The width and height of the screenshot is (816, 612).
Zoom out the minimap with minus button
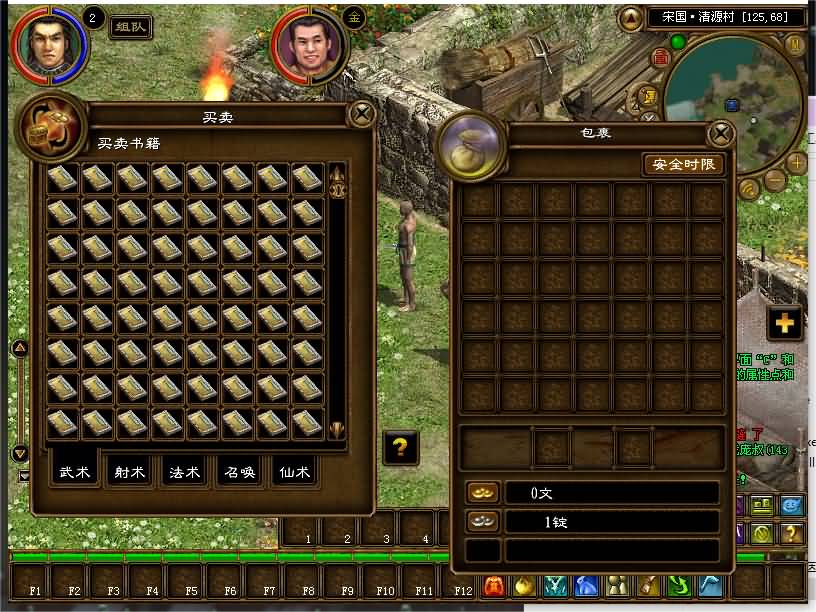(775, 181)
